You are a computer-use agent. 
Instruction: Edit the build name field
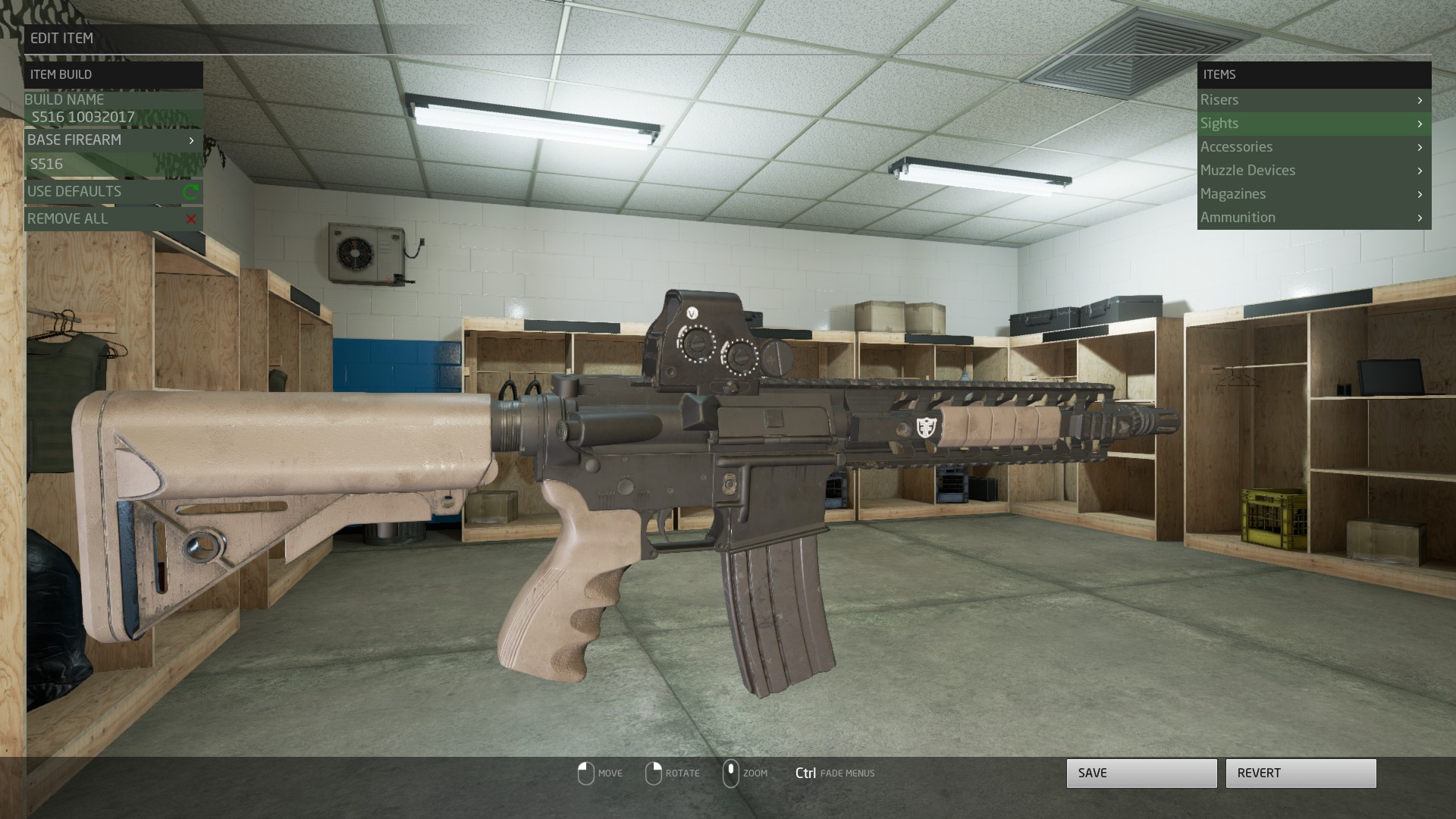tap(114, 118)
